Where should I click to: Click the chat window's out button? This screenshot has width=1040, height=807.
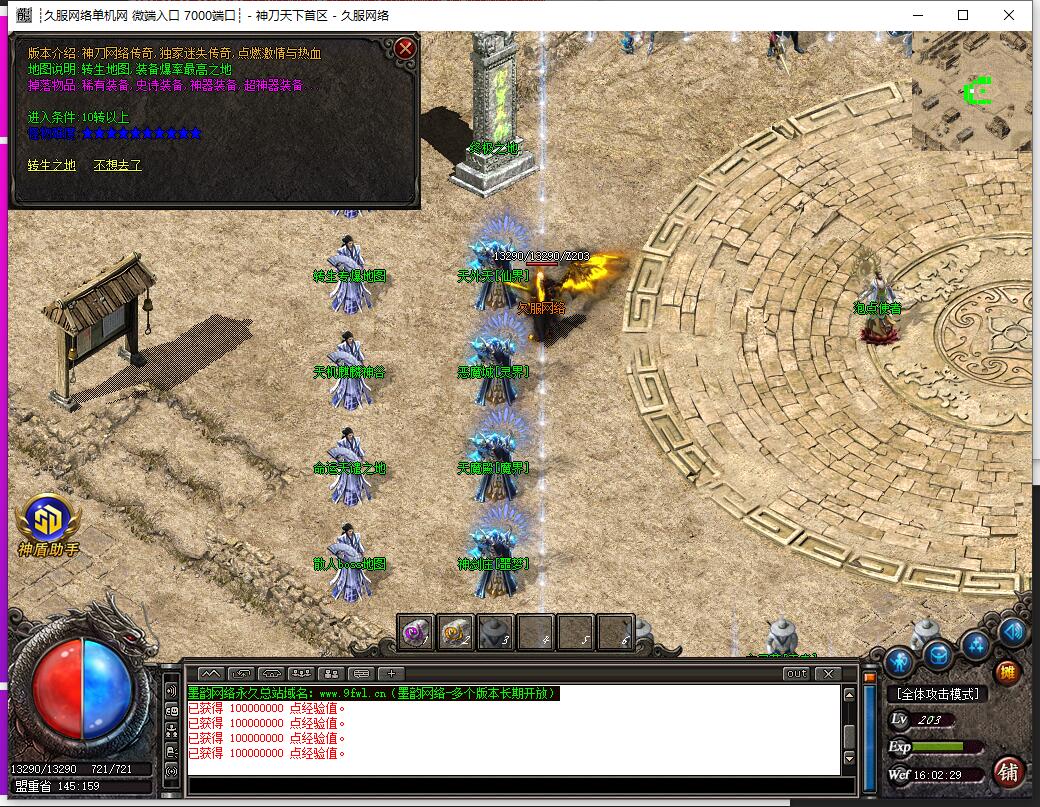pyautogui.click(x=796, y=673)
